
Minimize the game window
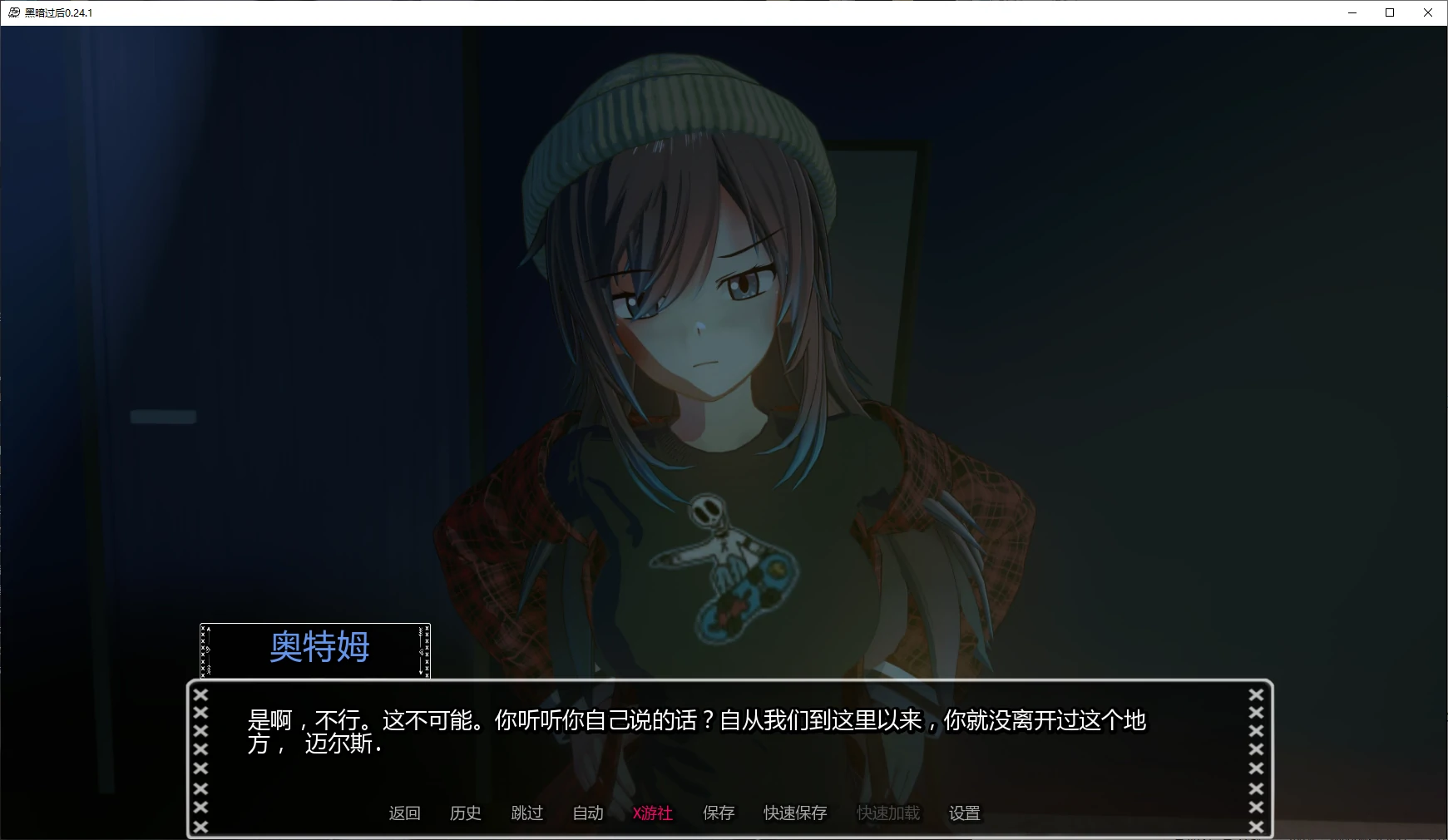click(x=1350, y=12)
